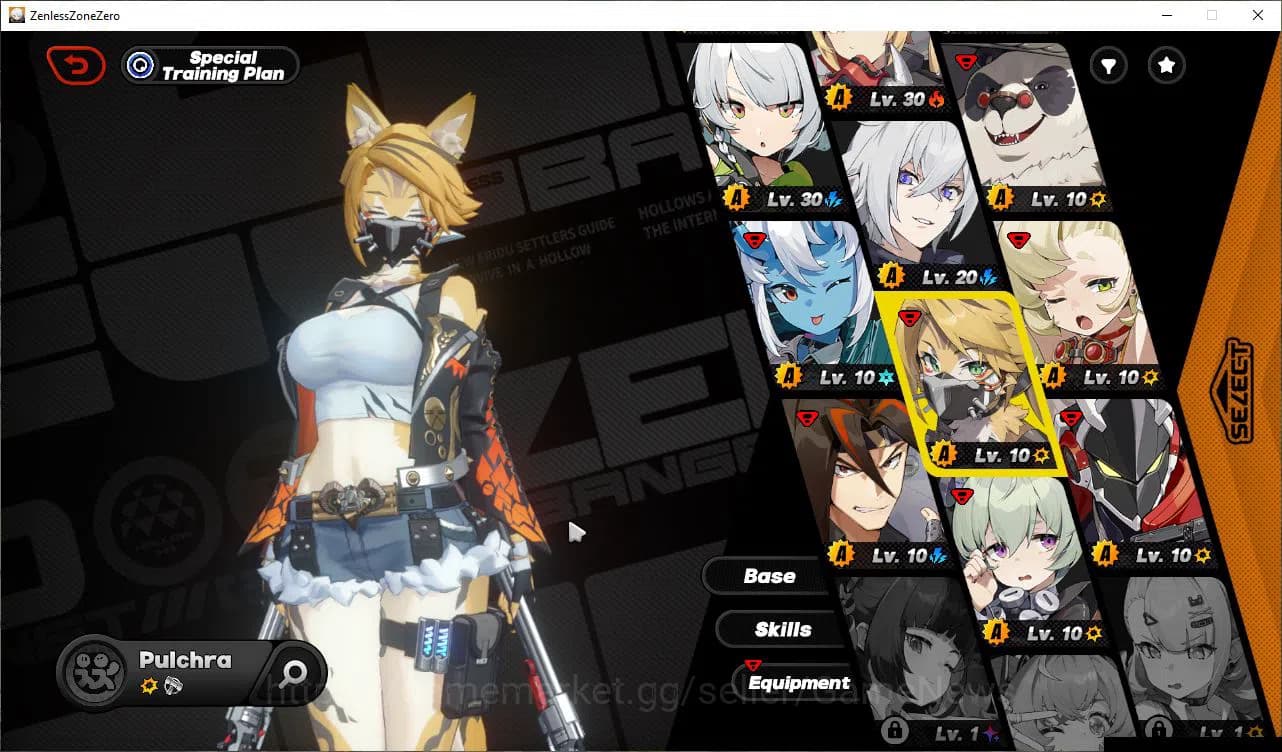Screen dimensions: 1282x752
Task: Click Pulchra's faction emblem icon
Action: click(x=95, y=672)
